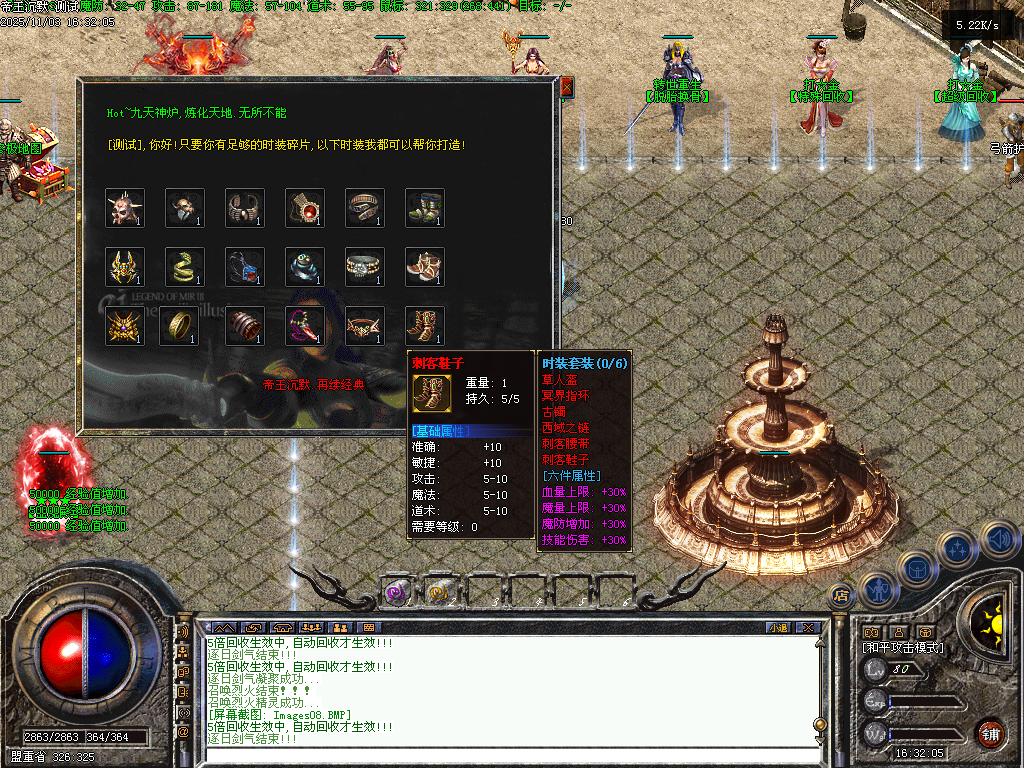
Task: Select the spiked skull helmet fashion item
Action: click(x=125, y=207)
